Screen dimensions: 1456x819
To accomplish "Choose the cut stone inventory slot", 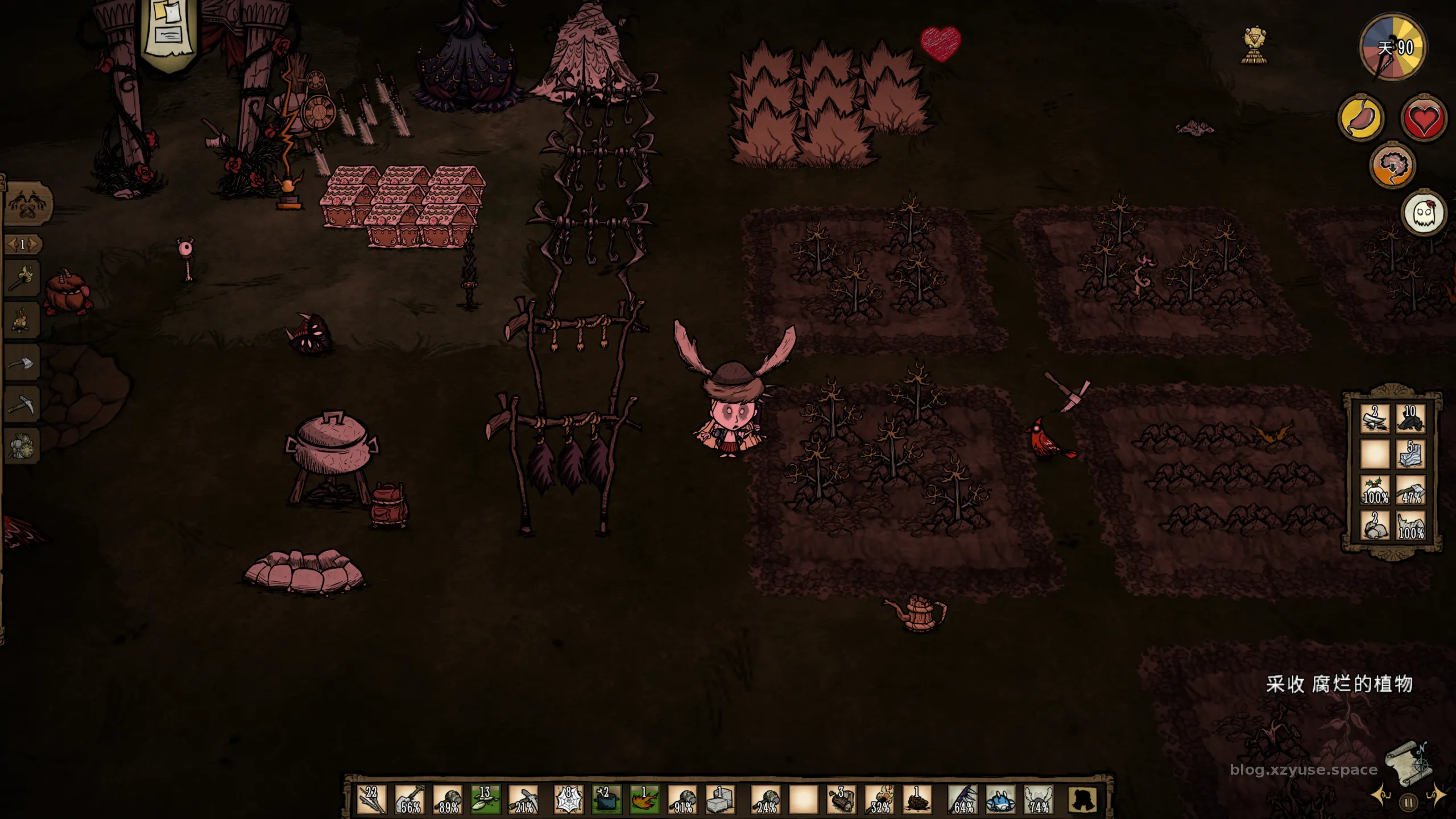I will pos(720,799).
